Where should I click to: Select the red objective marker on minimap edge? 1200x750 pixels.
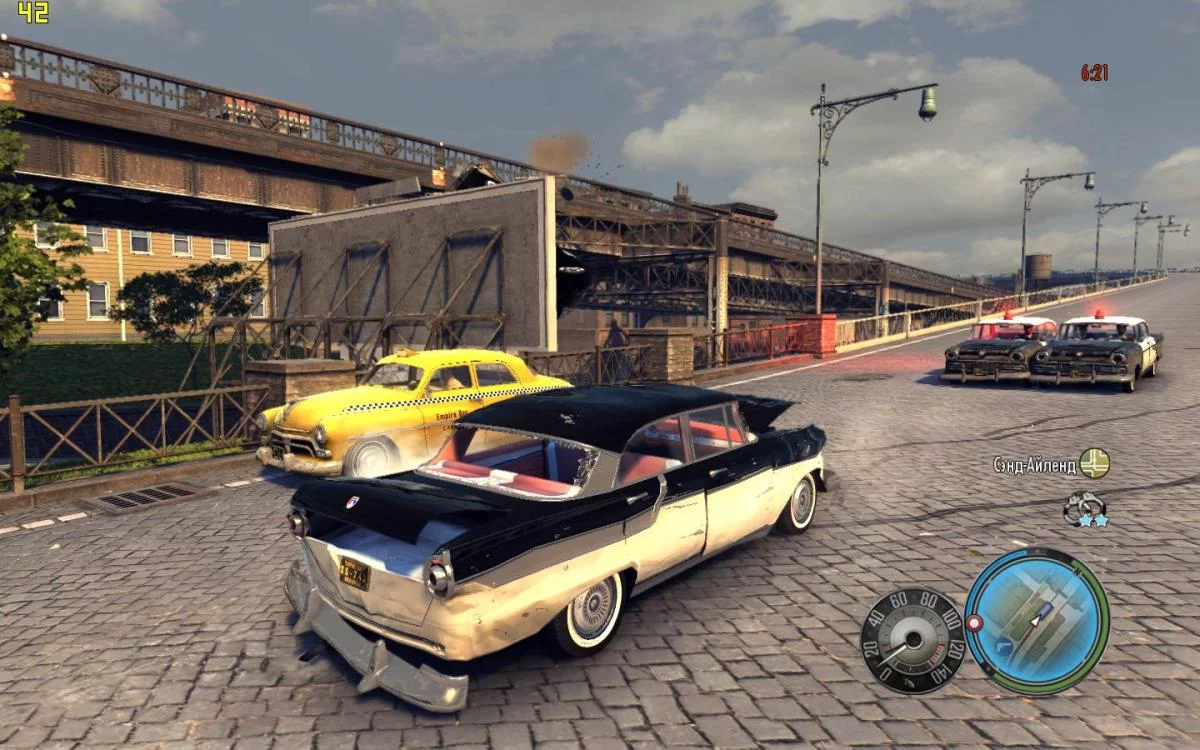coord(974,623)
